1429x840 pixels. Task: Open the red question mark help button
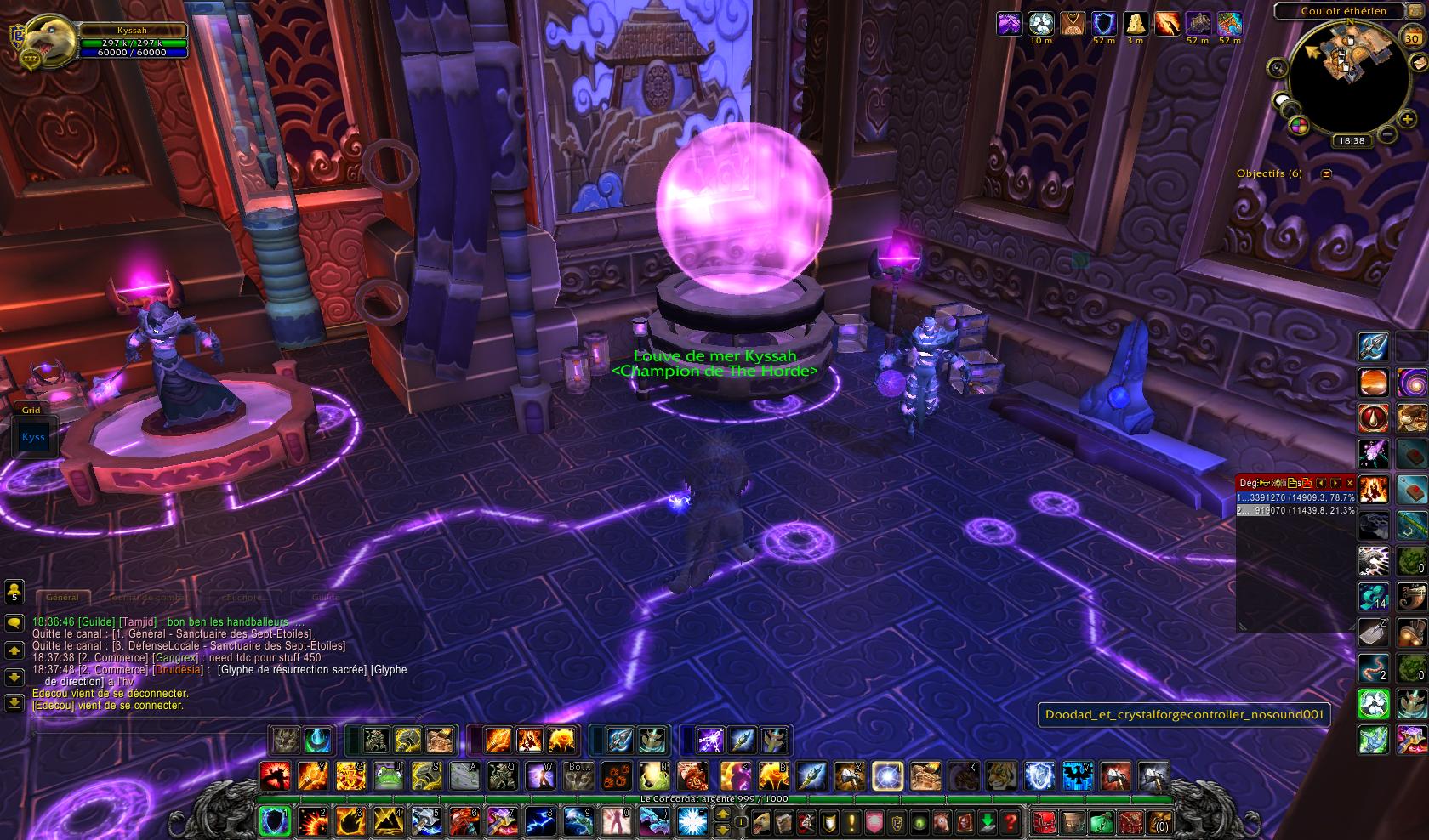click(x=1010, y=822)
